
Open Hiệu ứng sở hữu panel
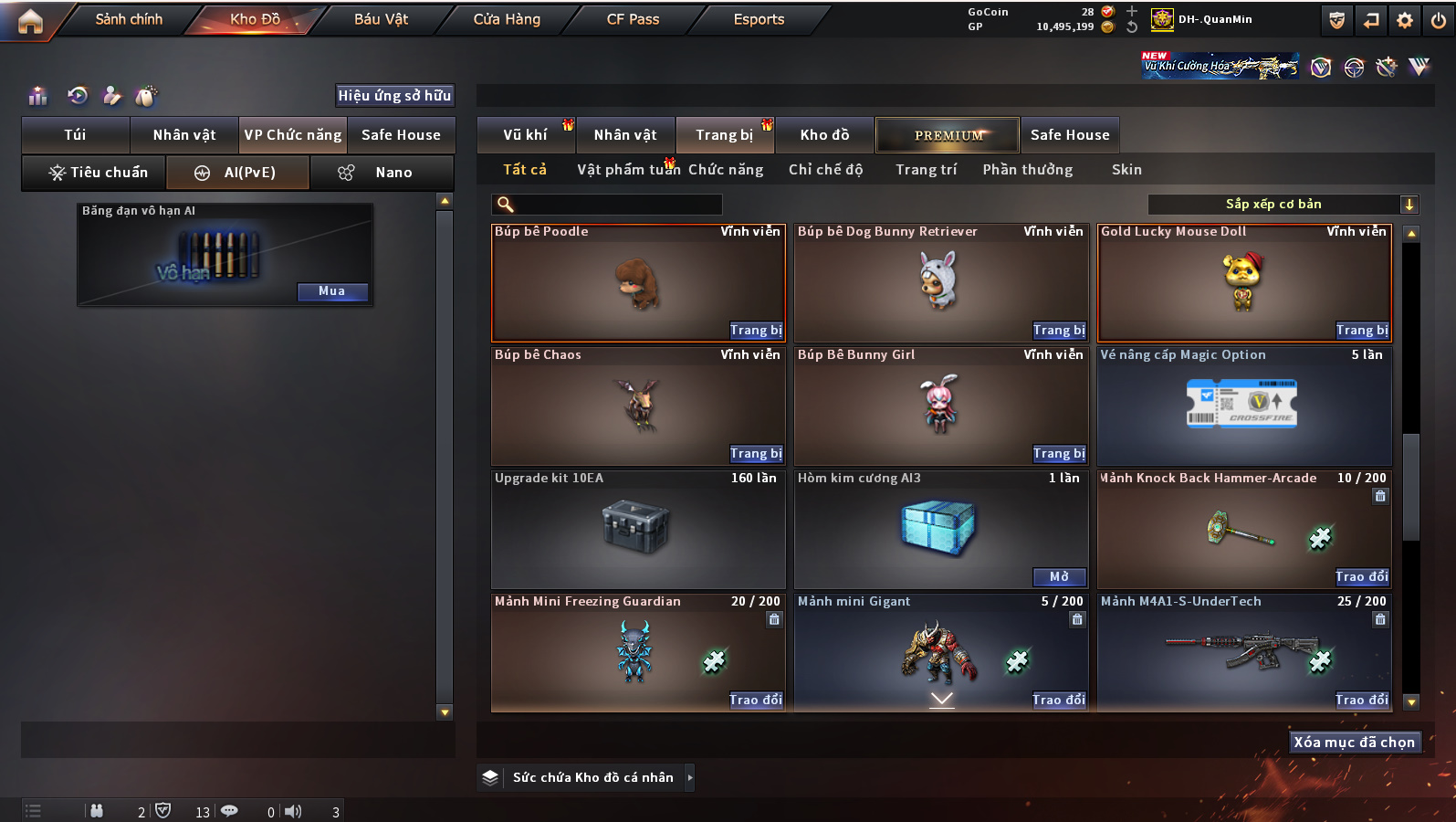(394, 96)
